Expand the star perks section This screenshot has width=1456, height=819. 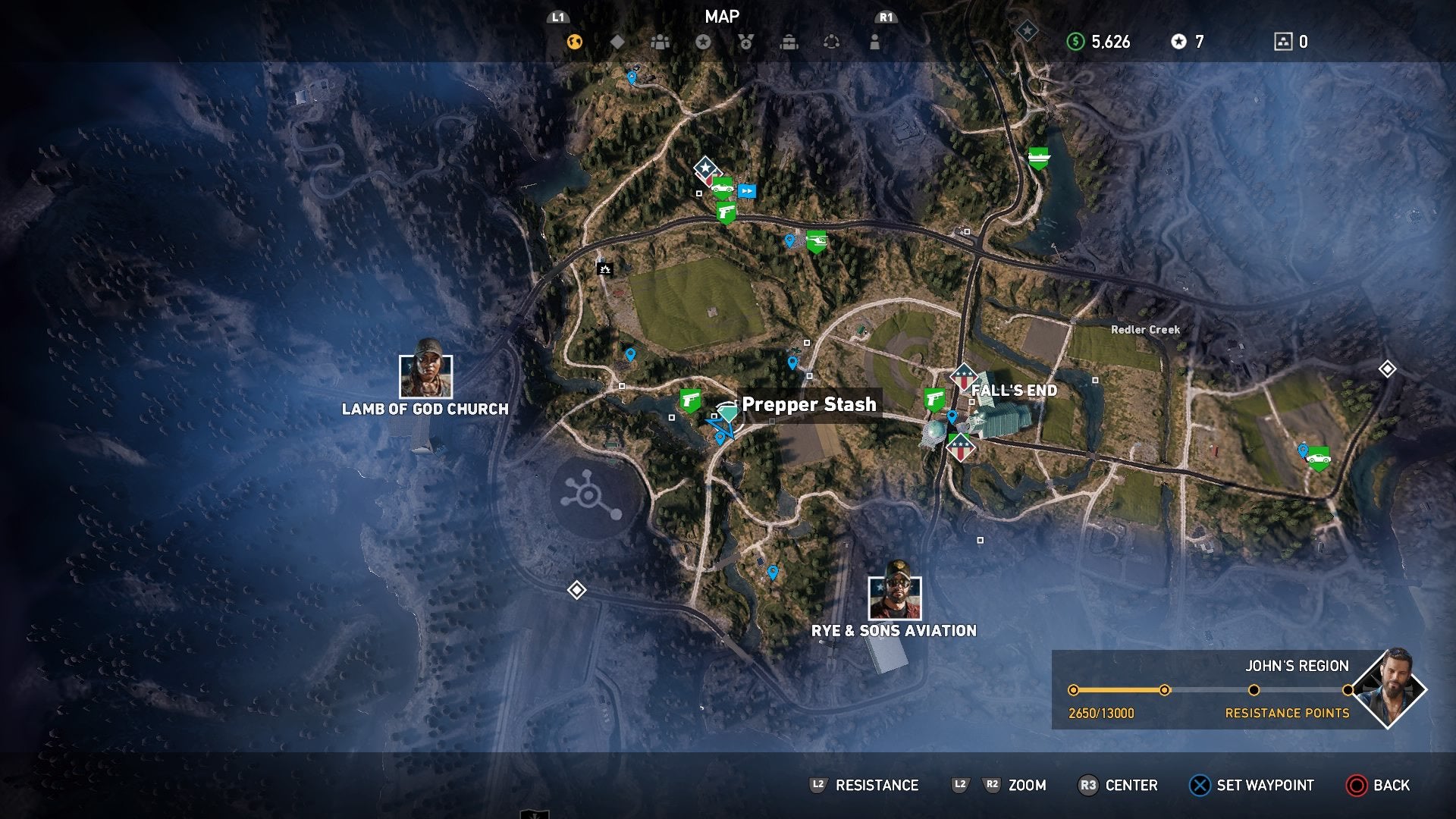[x=704, y=43]
